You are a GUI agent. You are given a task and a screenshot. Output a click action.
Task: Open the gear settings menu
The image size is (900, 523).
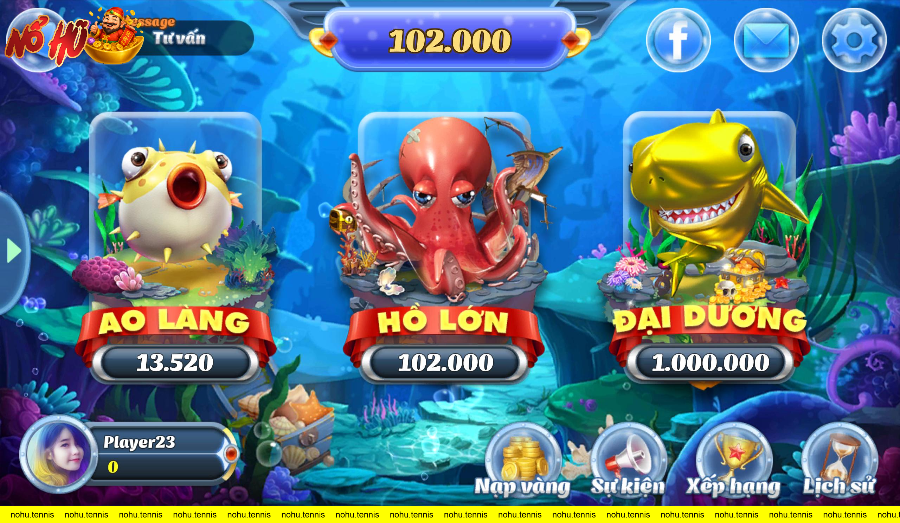tap(853, 41)
